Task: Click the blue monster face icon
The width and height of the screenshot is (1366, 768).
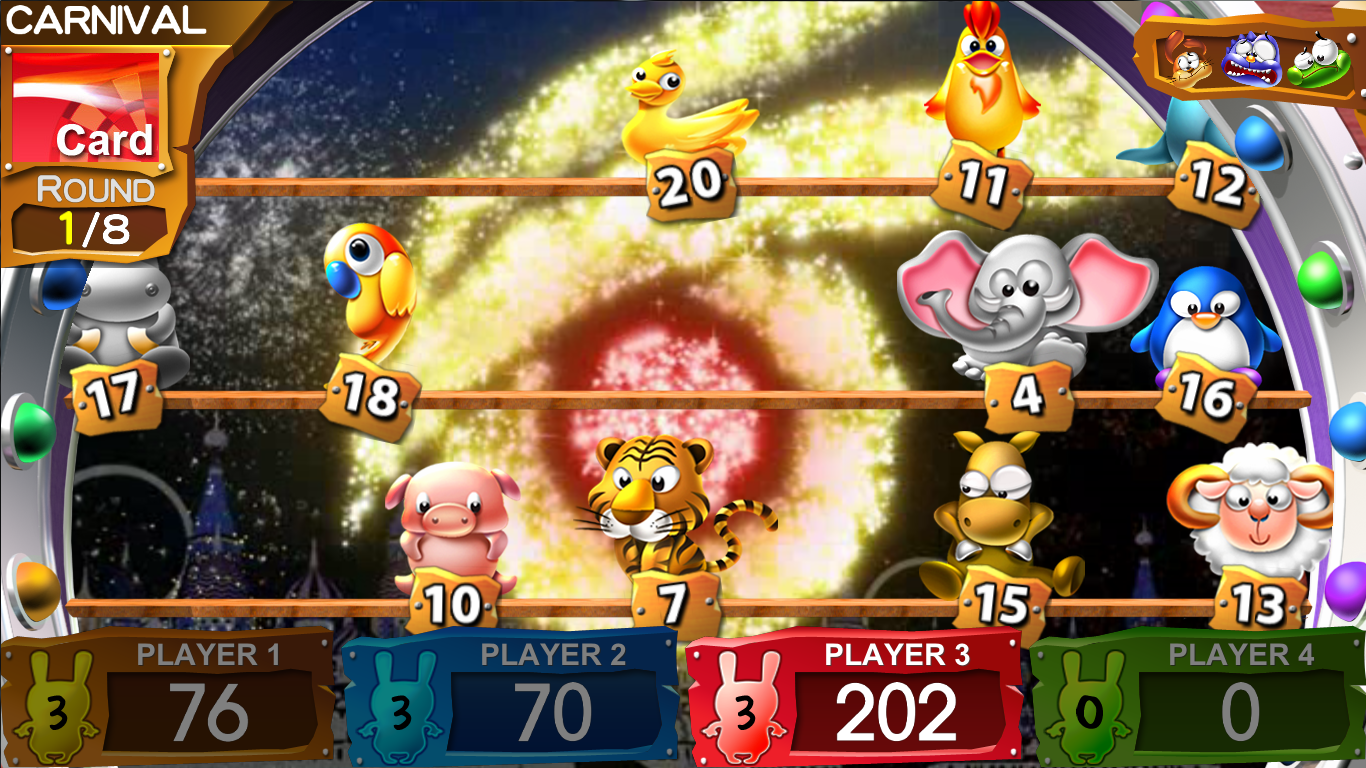Action: 1245,60
